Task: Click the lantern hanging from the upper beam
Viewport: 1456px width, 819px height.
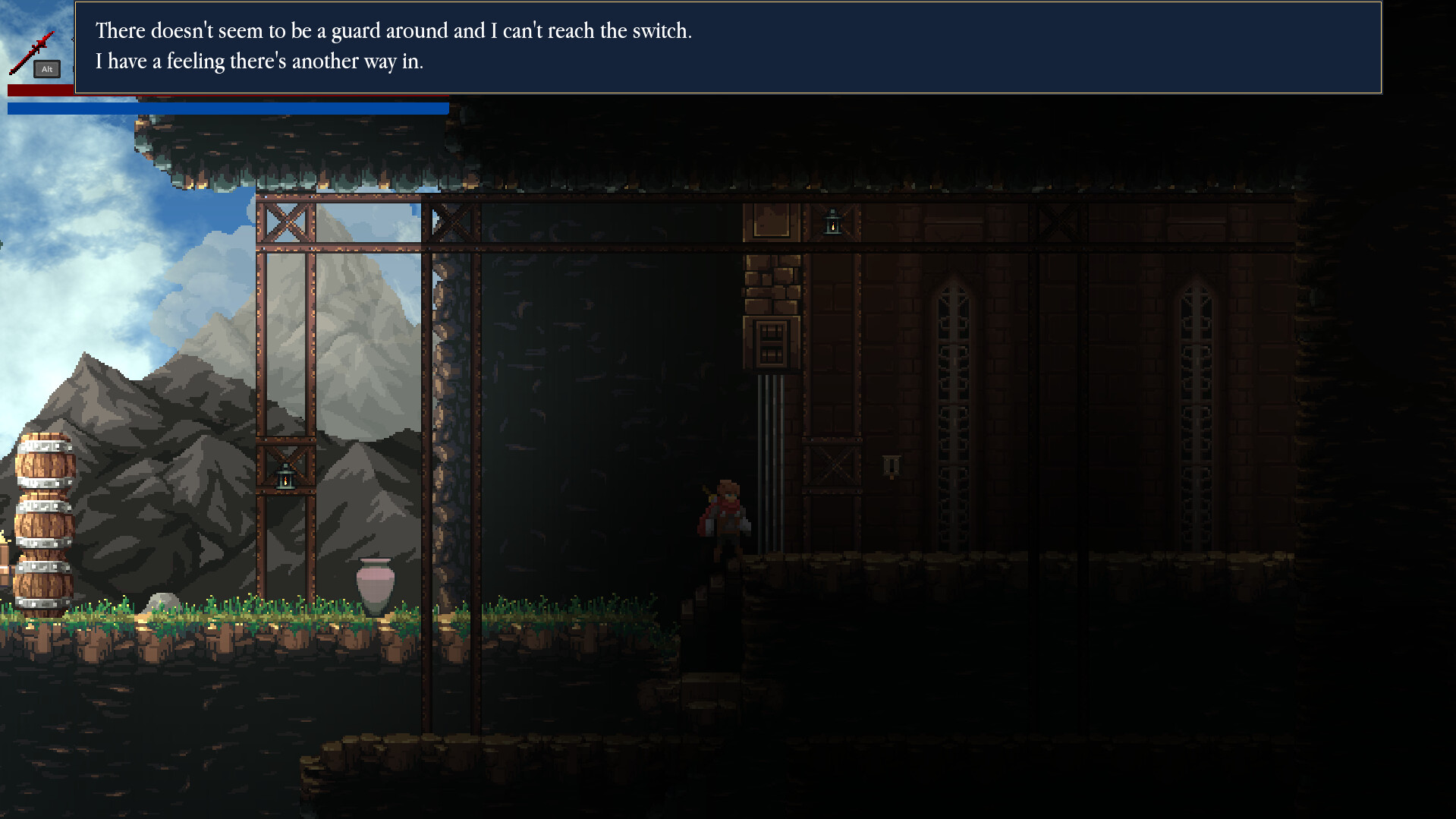Action: point(832,222)
